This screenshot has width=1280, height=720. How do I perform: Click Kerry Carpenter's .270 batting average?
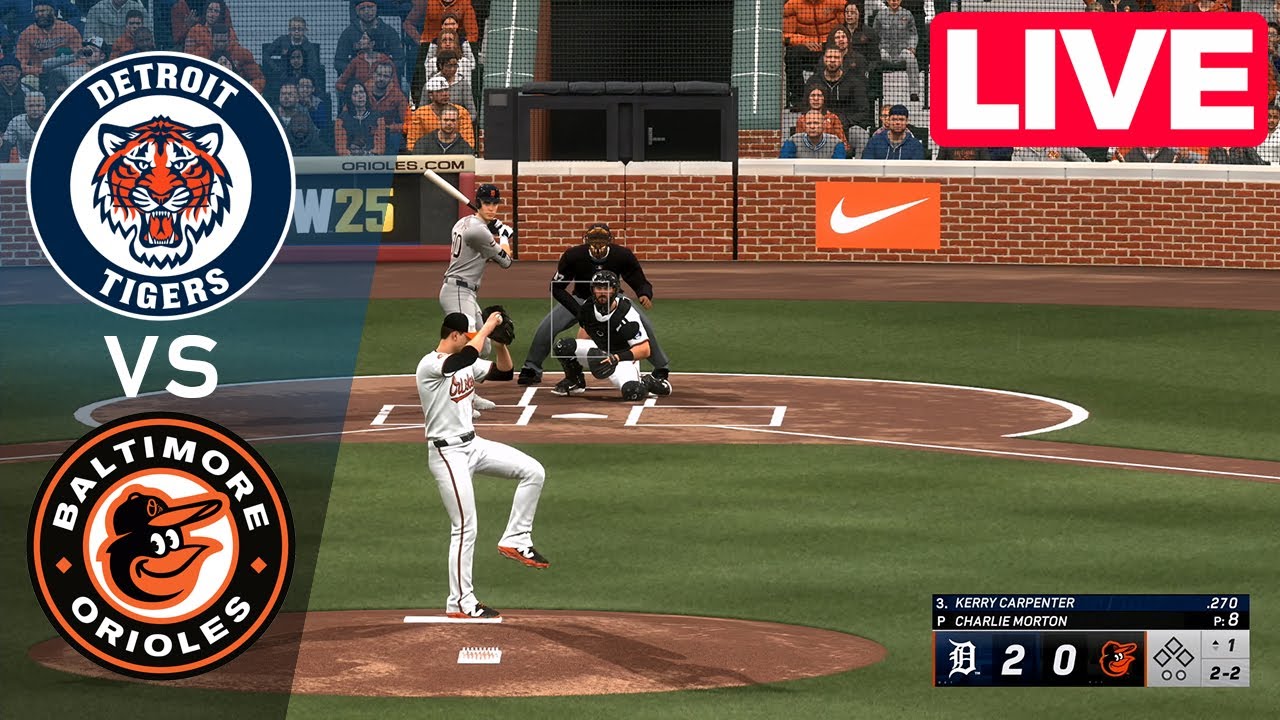click(x=1222, y=604)
